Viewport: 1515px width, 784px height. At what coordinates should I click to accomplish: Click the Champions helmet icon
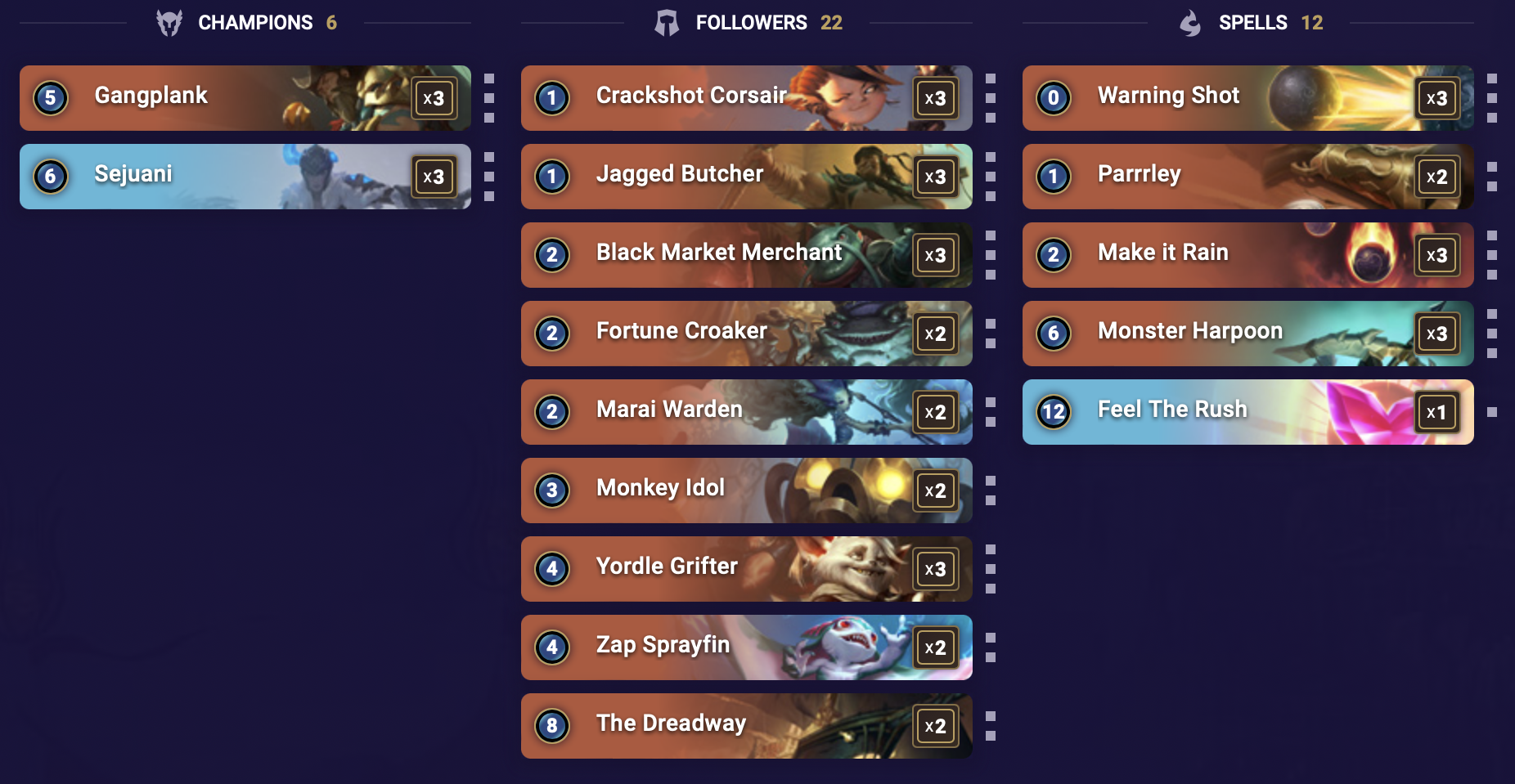coord(169,22)
